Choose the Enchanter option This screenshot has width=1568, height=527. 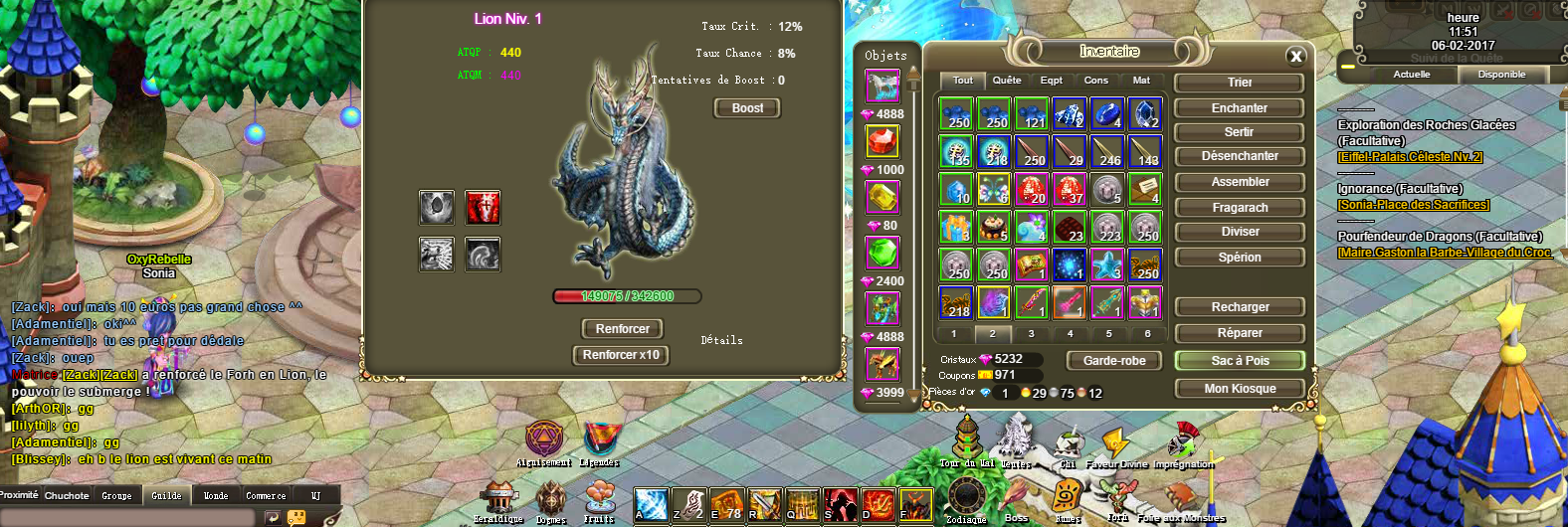[1239, 108]
